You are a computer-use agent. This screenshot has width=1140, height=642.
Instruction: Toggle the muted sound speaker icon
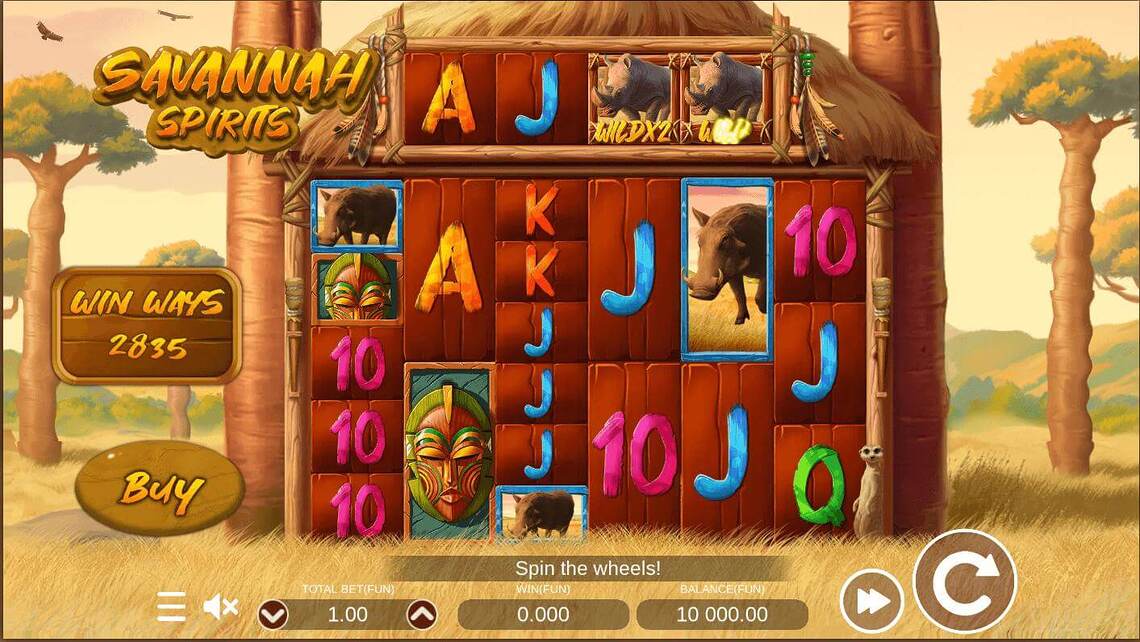(x=220, y=606)
